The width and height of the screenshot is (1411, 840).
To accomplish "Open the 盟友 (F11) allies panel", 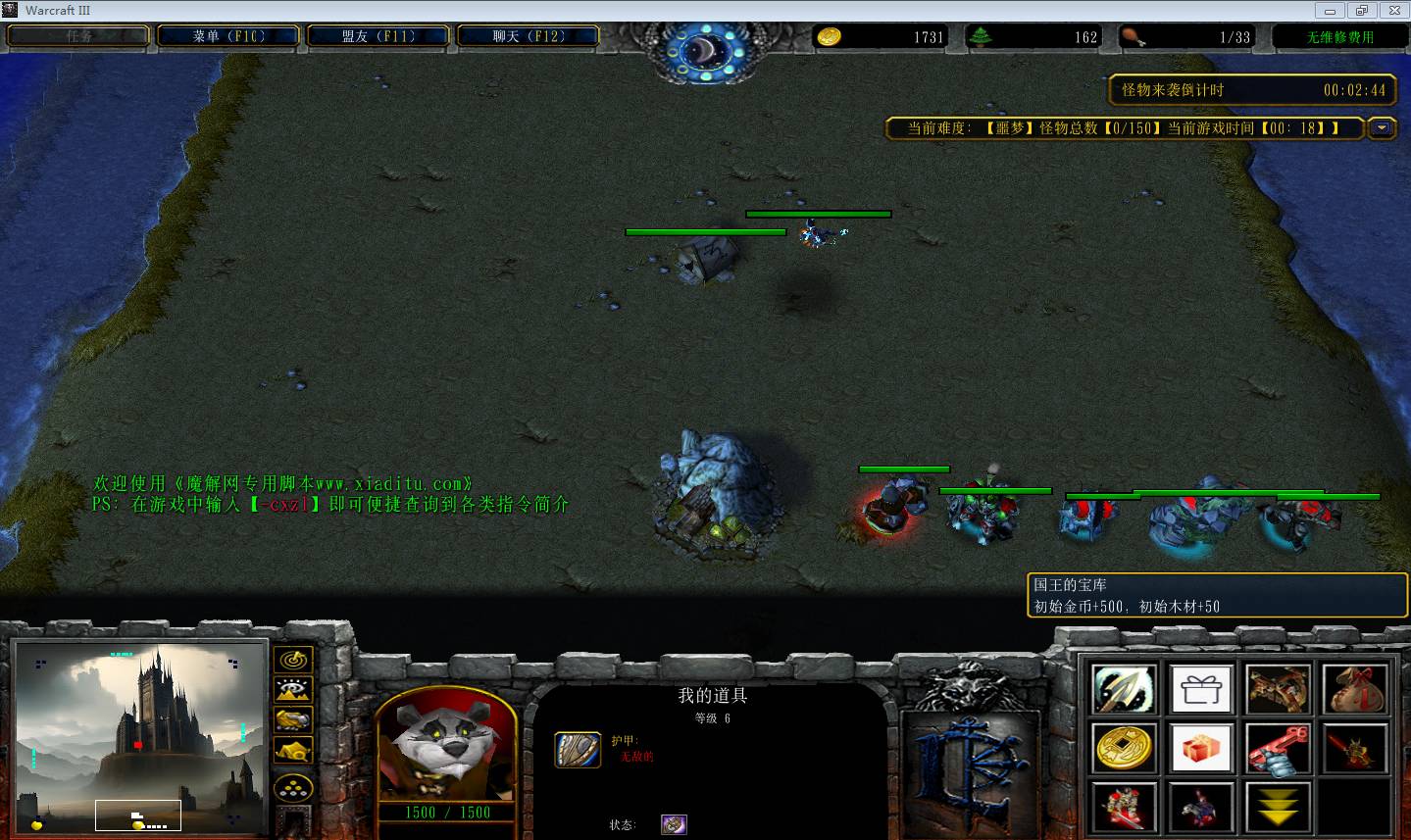I will [378, 36].
